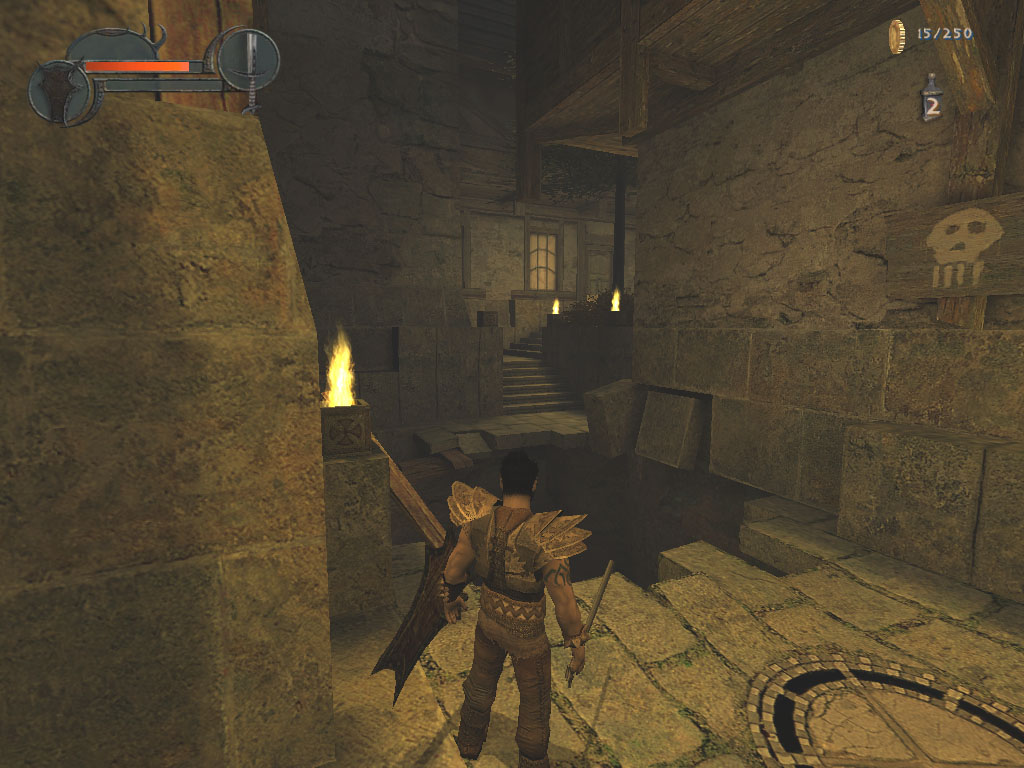Select the gold coin icon
This screenshot has height=768, width=1024.
[x=896, y=35]
